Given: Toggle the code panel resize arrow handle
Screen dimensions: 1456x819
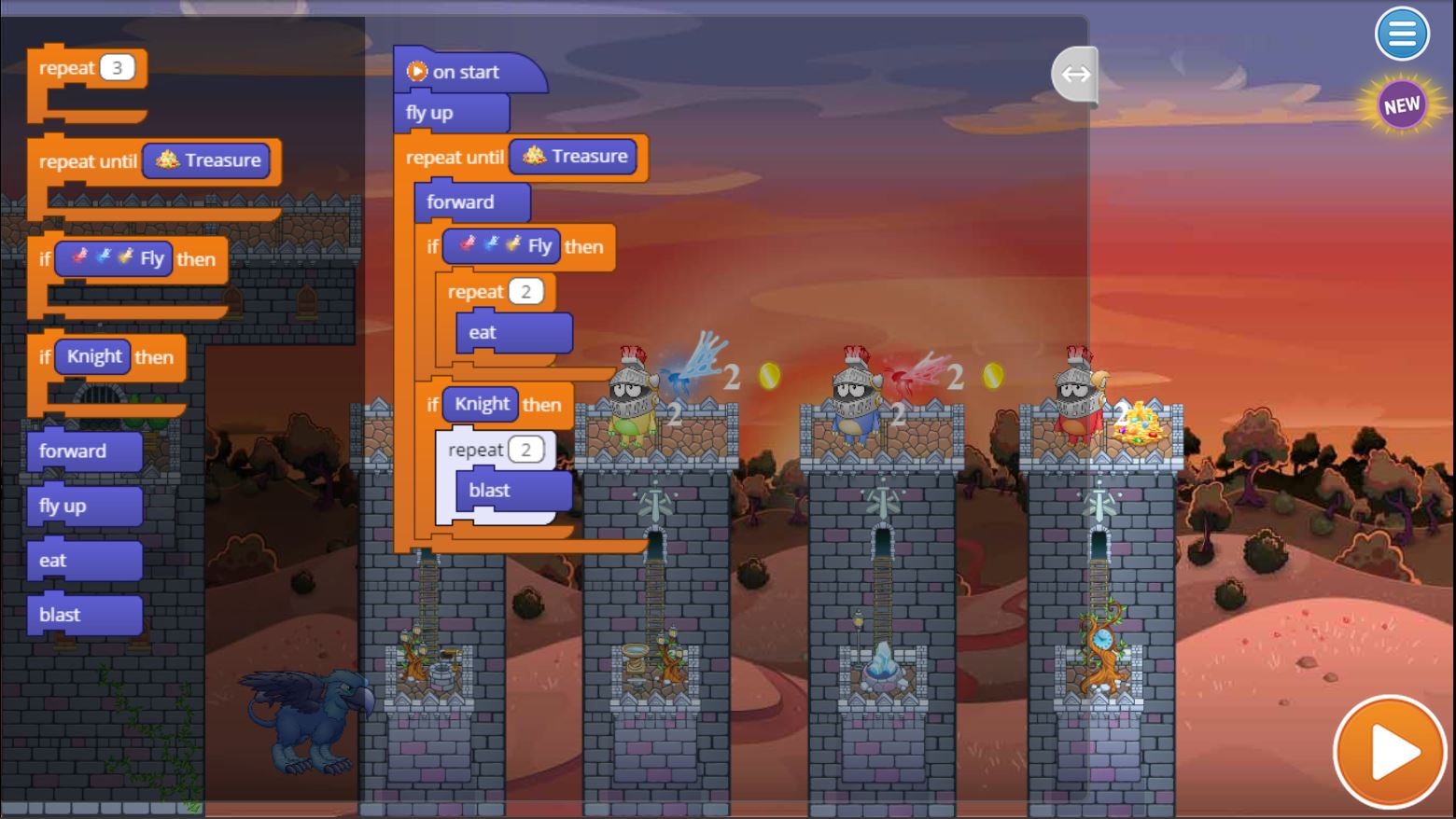Looking at the screenshot, I should (1075, 74).
